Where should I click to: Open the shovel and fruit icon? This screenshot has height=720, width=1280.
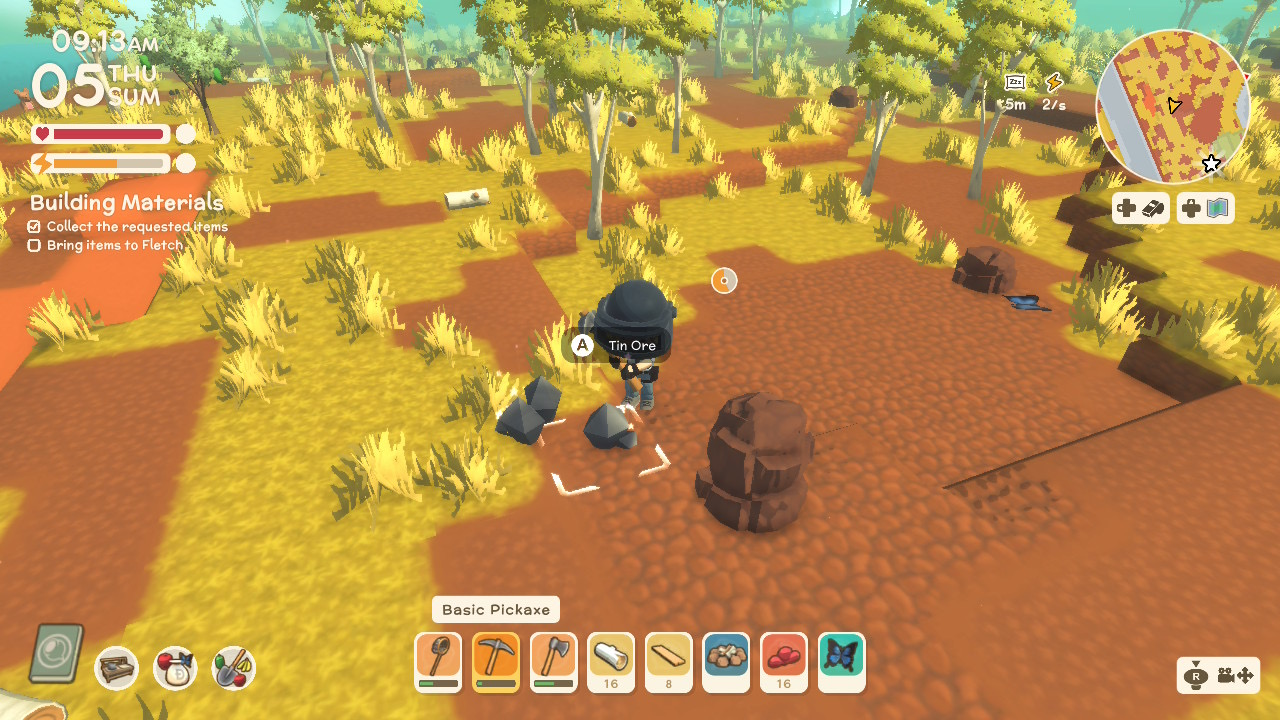coord(234,668)
